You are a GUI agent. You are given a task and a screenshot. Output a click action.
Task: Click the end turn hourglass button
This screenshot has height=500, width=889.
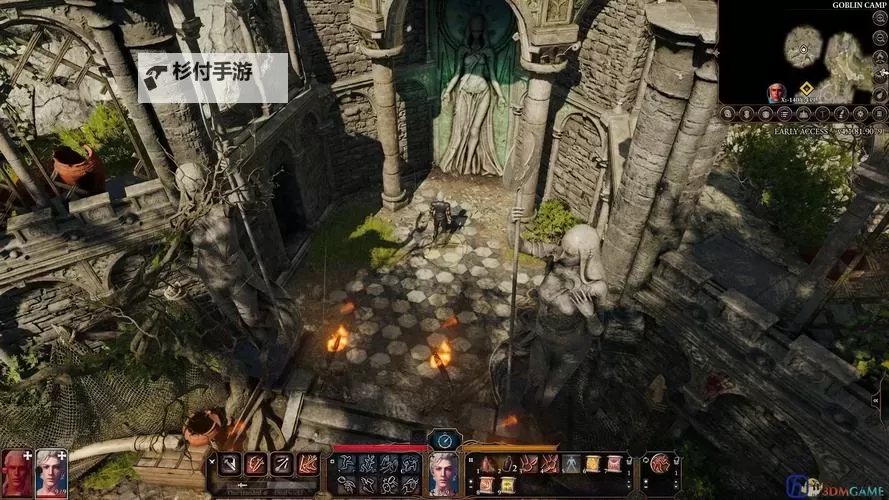click(443, 440)
